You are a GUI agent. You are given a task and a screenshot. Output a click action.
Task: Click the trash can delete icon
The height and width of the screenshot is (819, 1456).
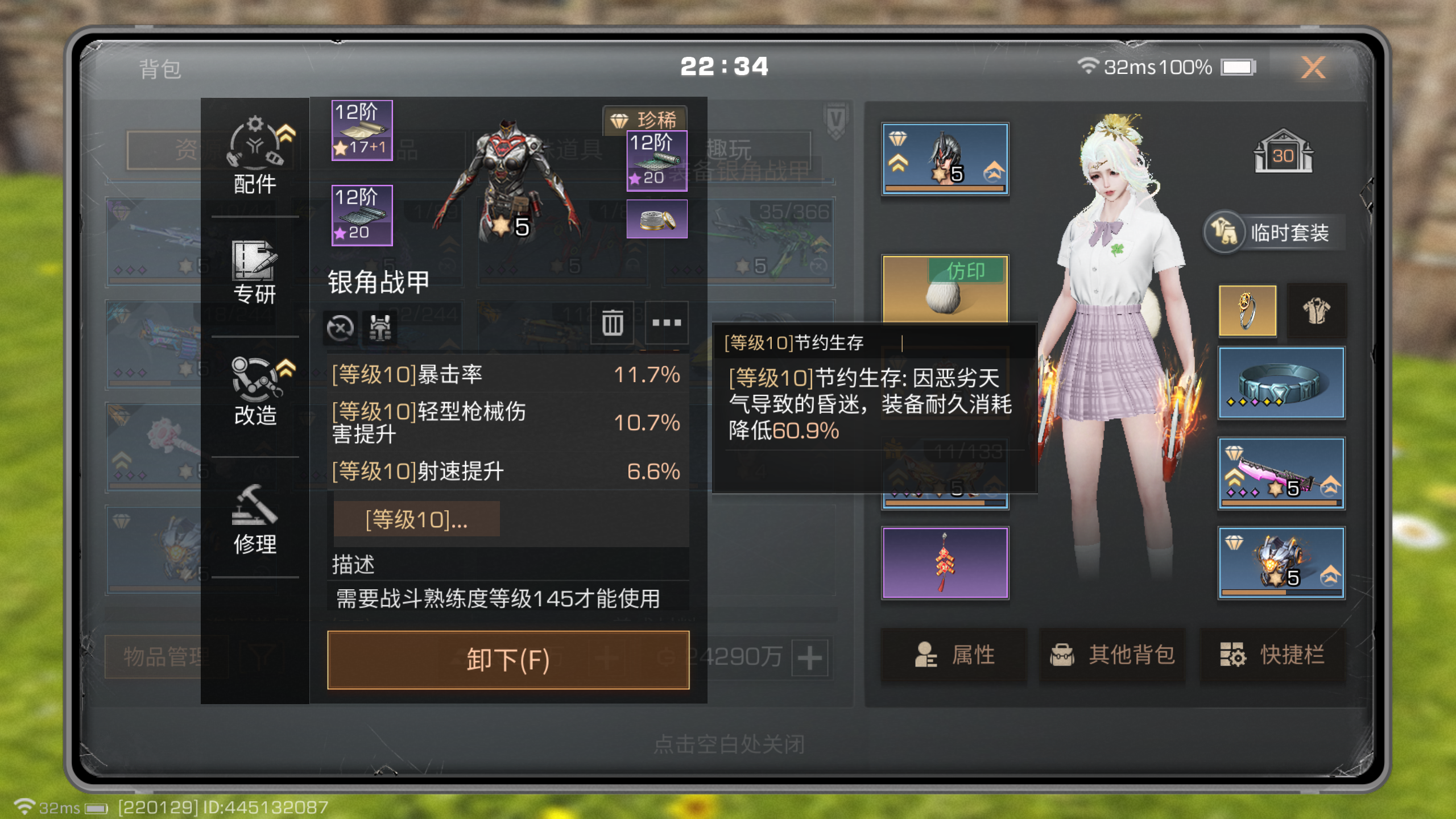point(613,322)
